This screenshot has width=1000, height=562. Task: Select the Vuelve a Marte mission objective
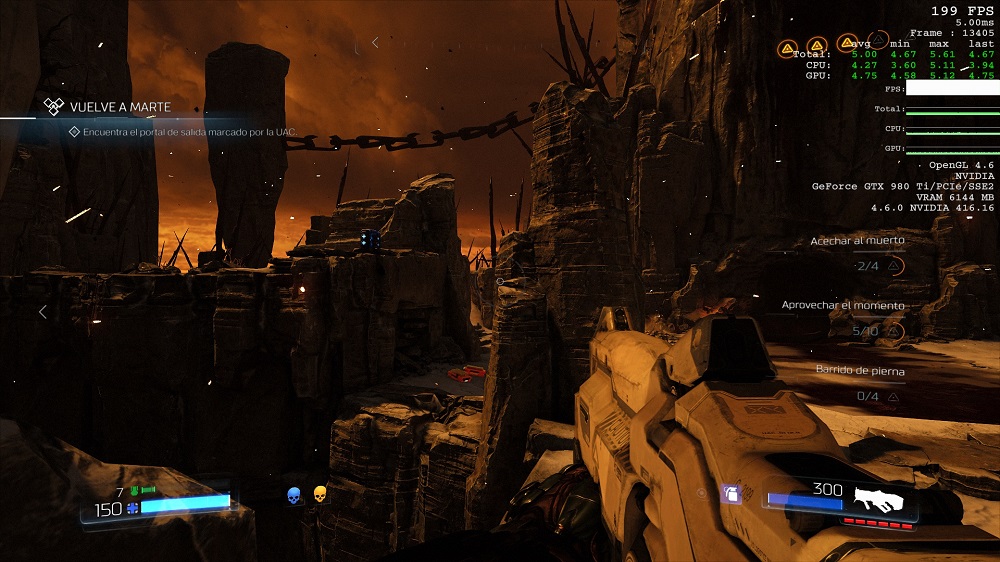point(120,107)
